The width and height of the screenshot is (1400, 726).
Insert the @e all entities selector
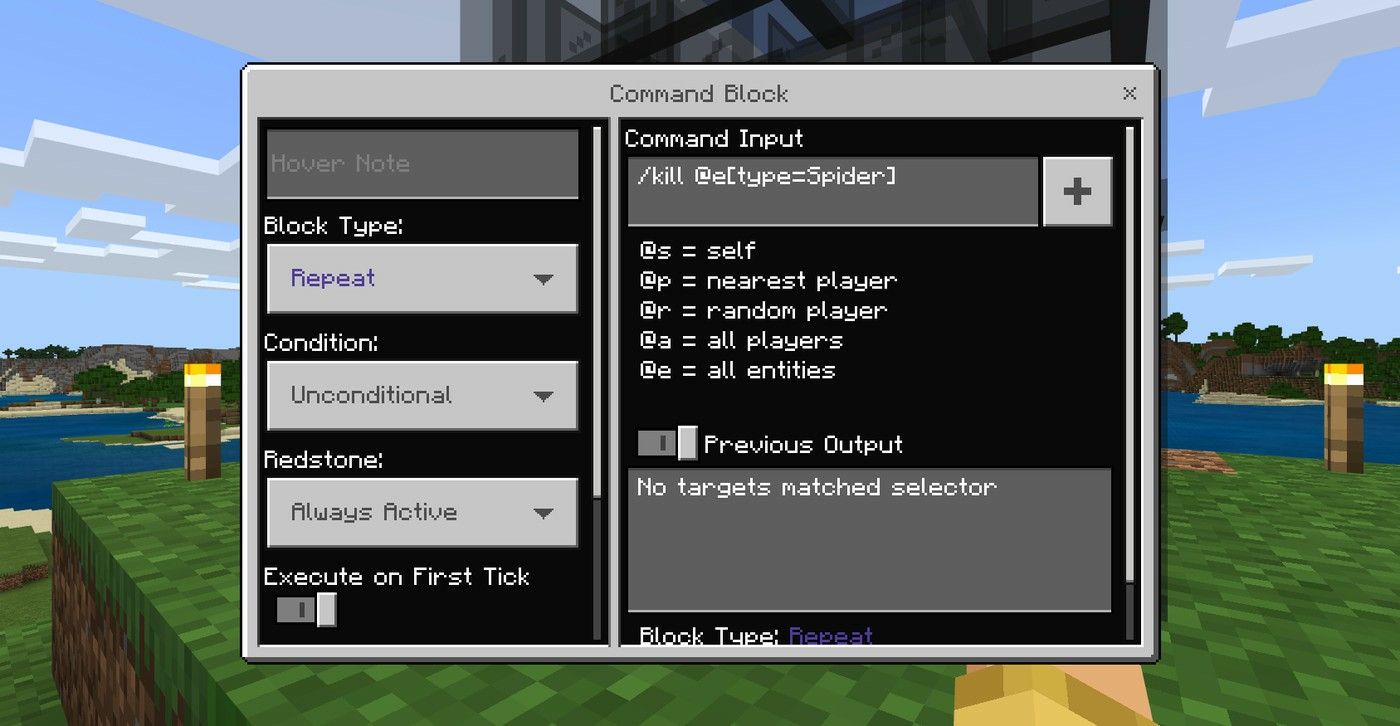[735, 370]
